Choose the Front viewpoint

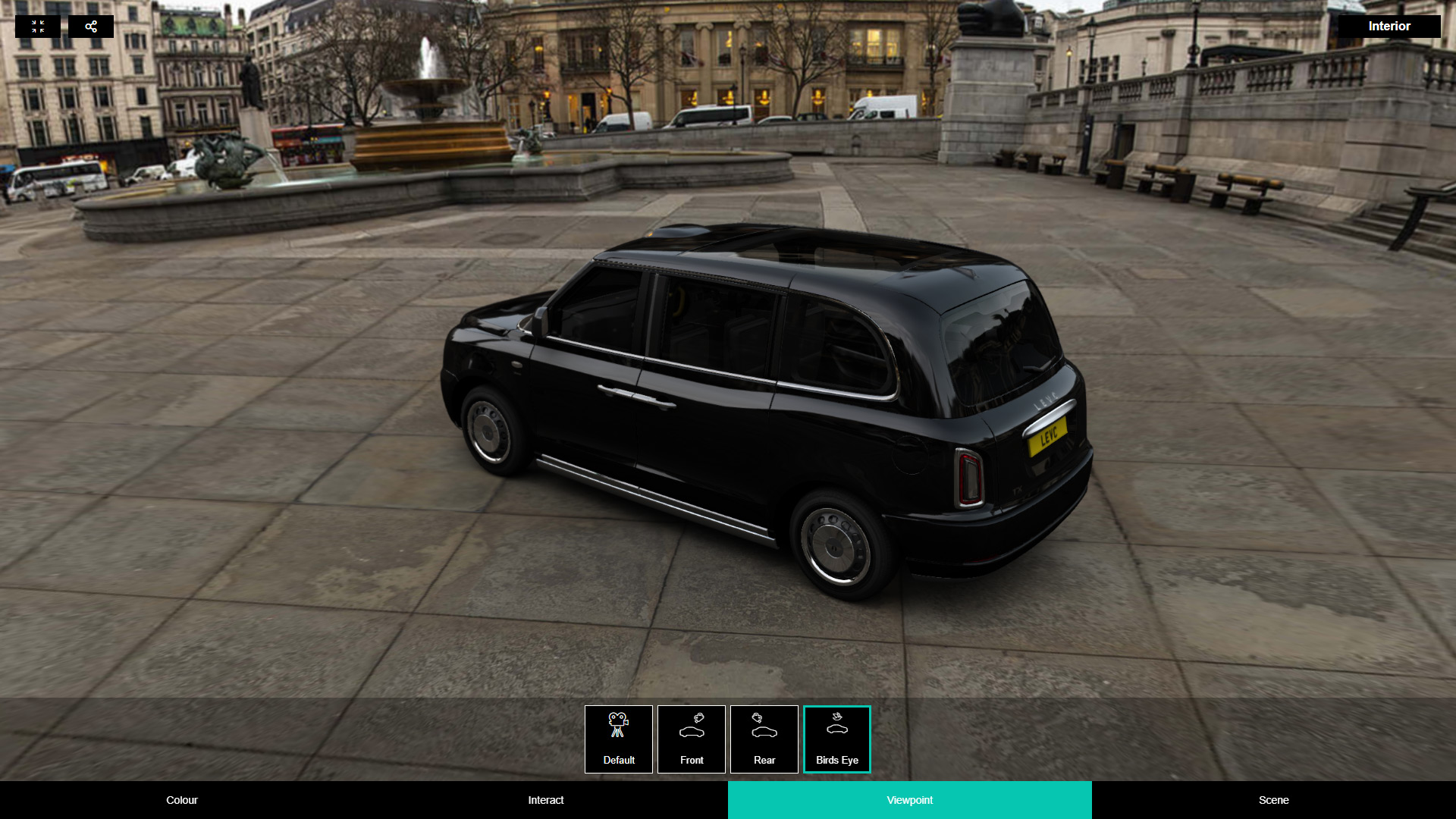(x=692, y=739)
